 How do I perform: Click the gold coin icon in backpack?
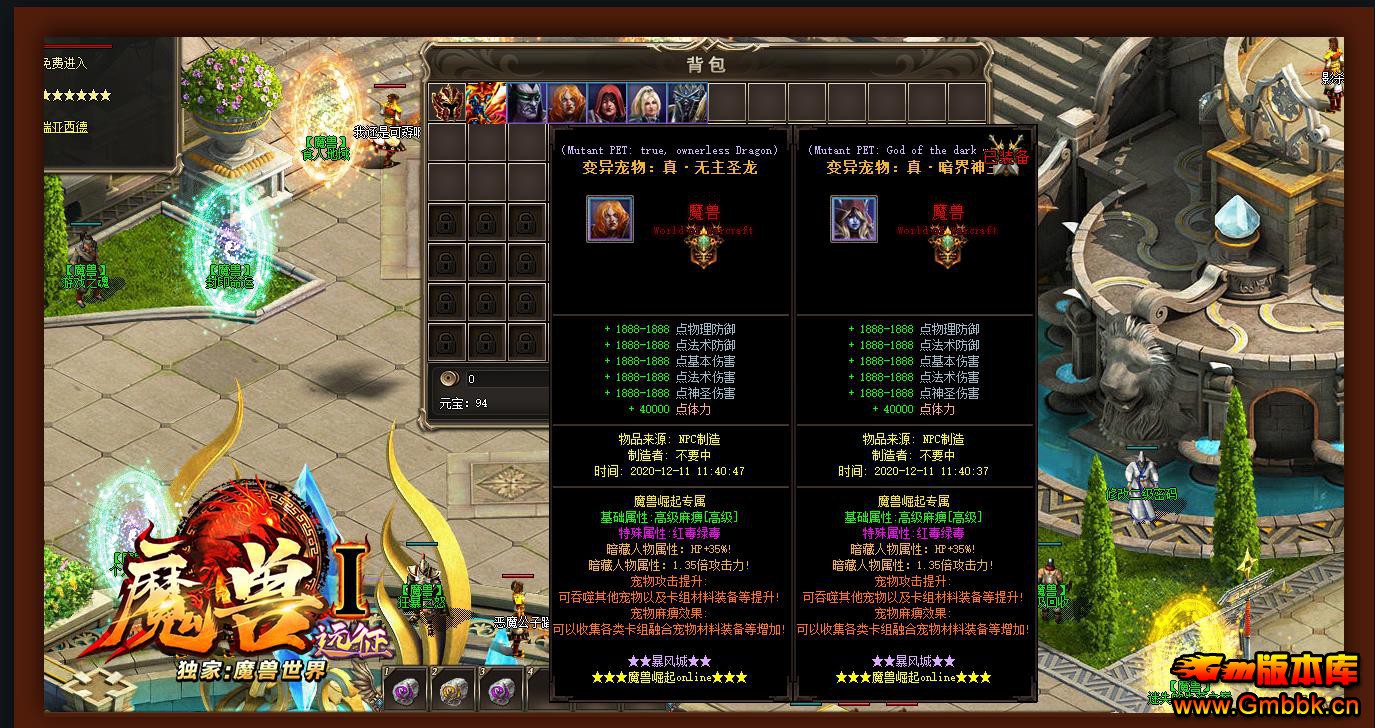tap(450, 378)
